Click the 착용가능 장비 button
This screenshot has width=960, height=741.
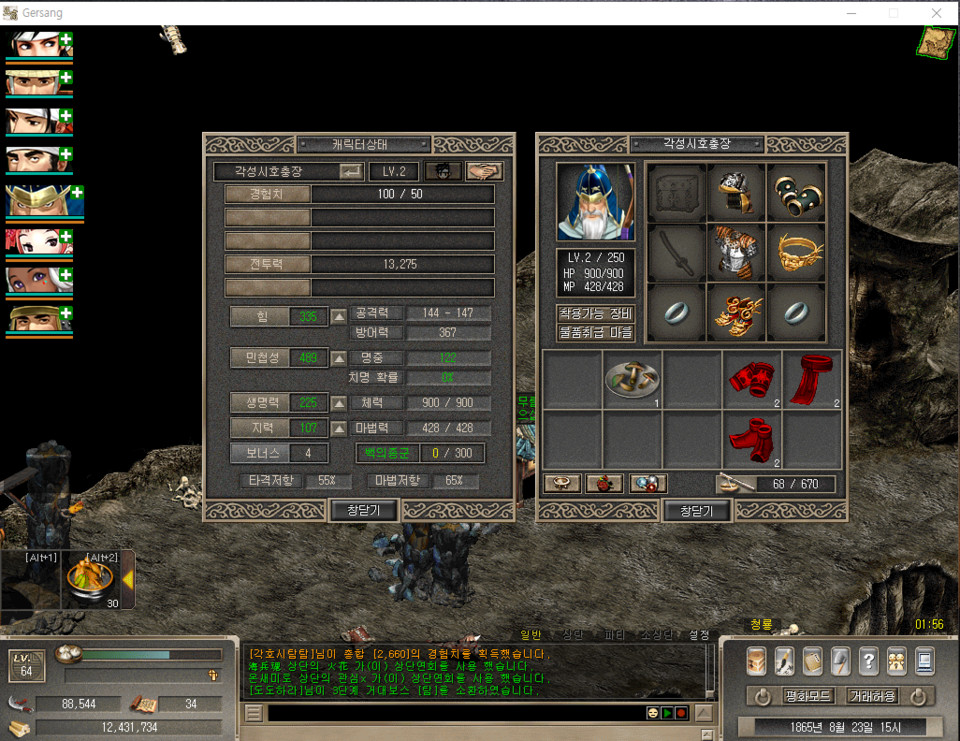point(596,313)
